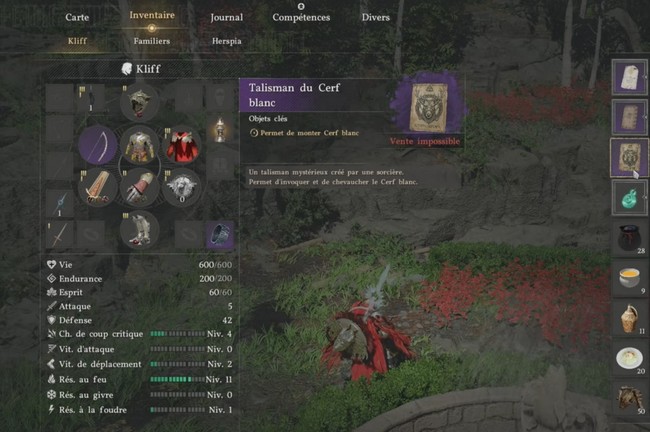Switch to the Herspia sub-tab
Viewport: 650px width, 432px height.
click(227, 41)
